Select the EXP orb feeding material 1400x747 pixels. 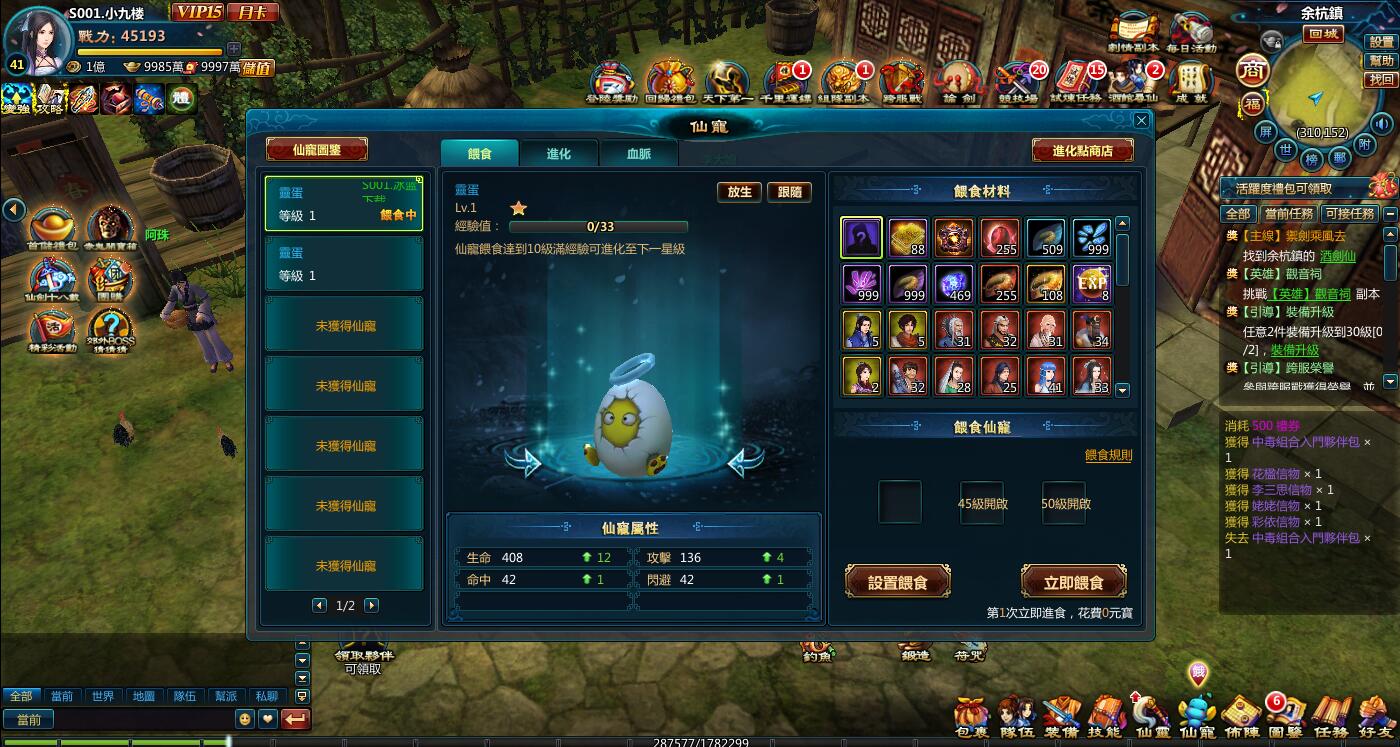(x=1091, y=284)
